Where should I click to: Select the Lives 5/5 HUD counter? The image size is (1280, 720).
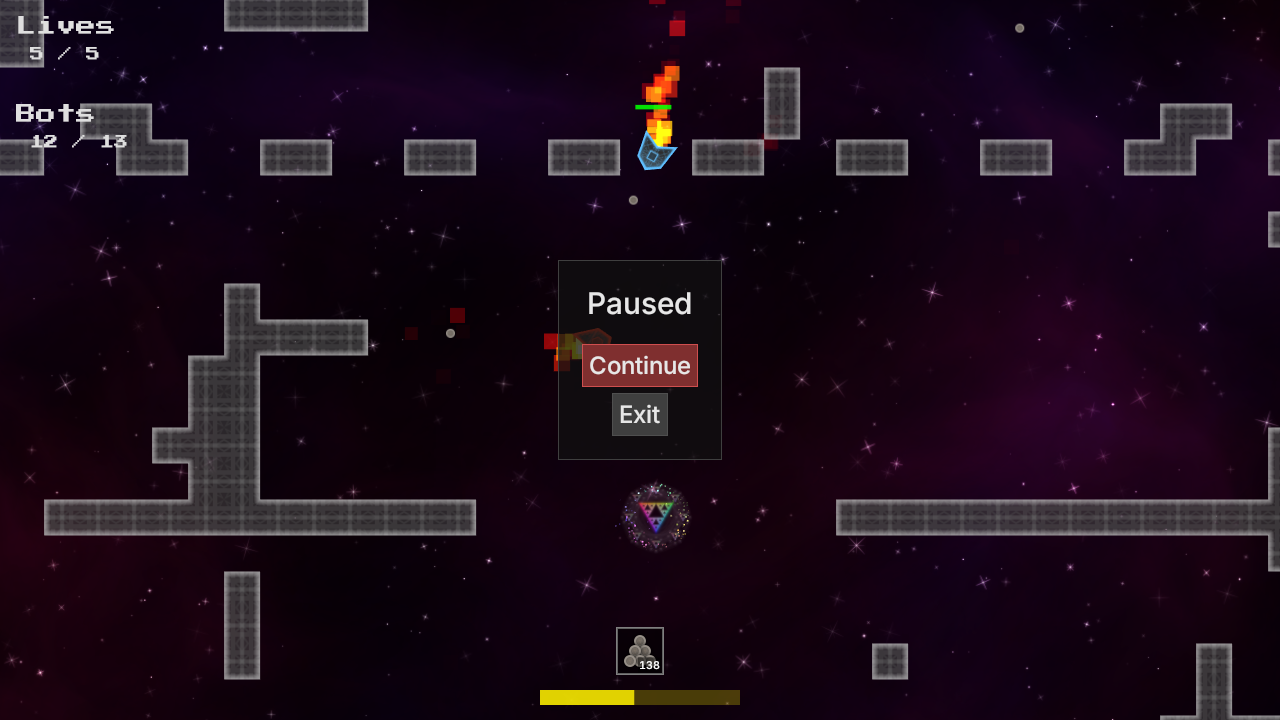pyautogui.click(x=64, y=38)
